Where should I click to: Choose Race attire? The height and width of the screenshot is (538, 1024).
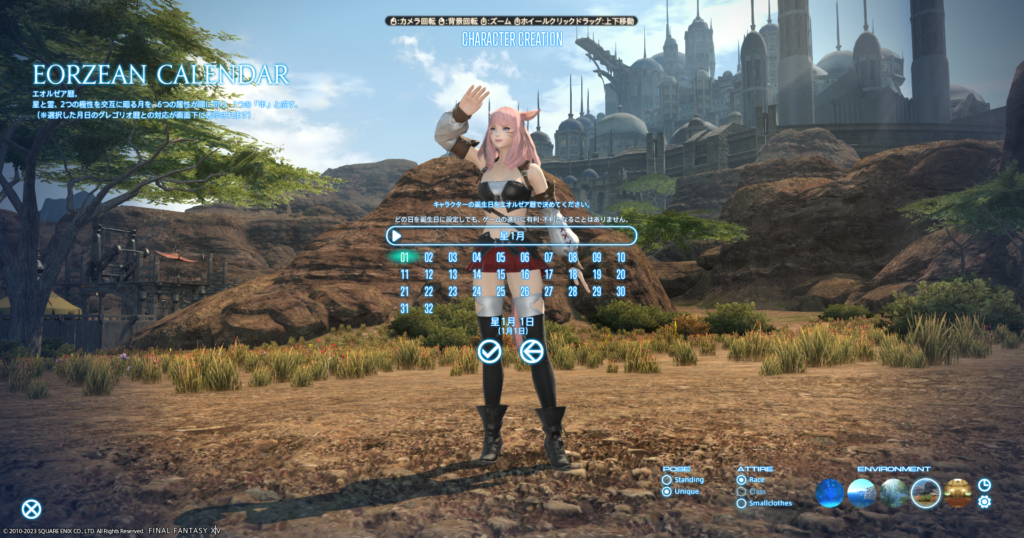(741, 480)
